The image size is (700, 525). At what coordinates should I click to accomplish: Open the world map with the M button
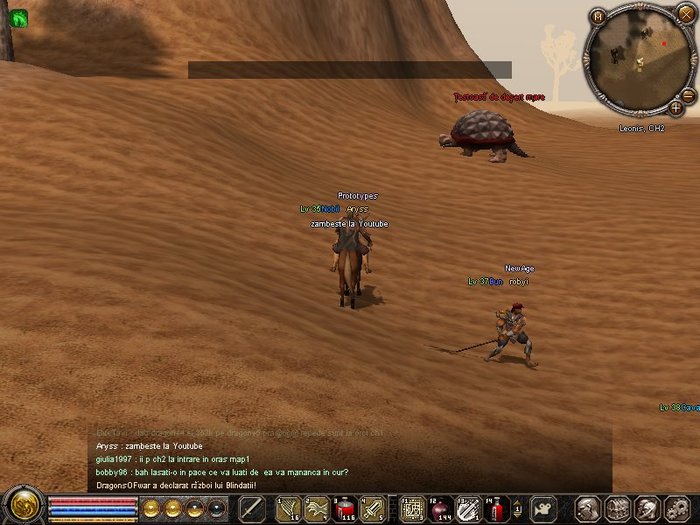[x=597, y=16]
